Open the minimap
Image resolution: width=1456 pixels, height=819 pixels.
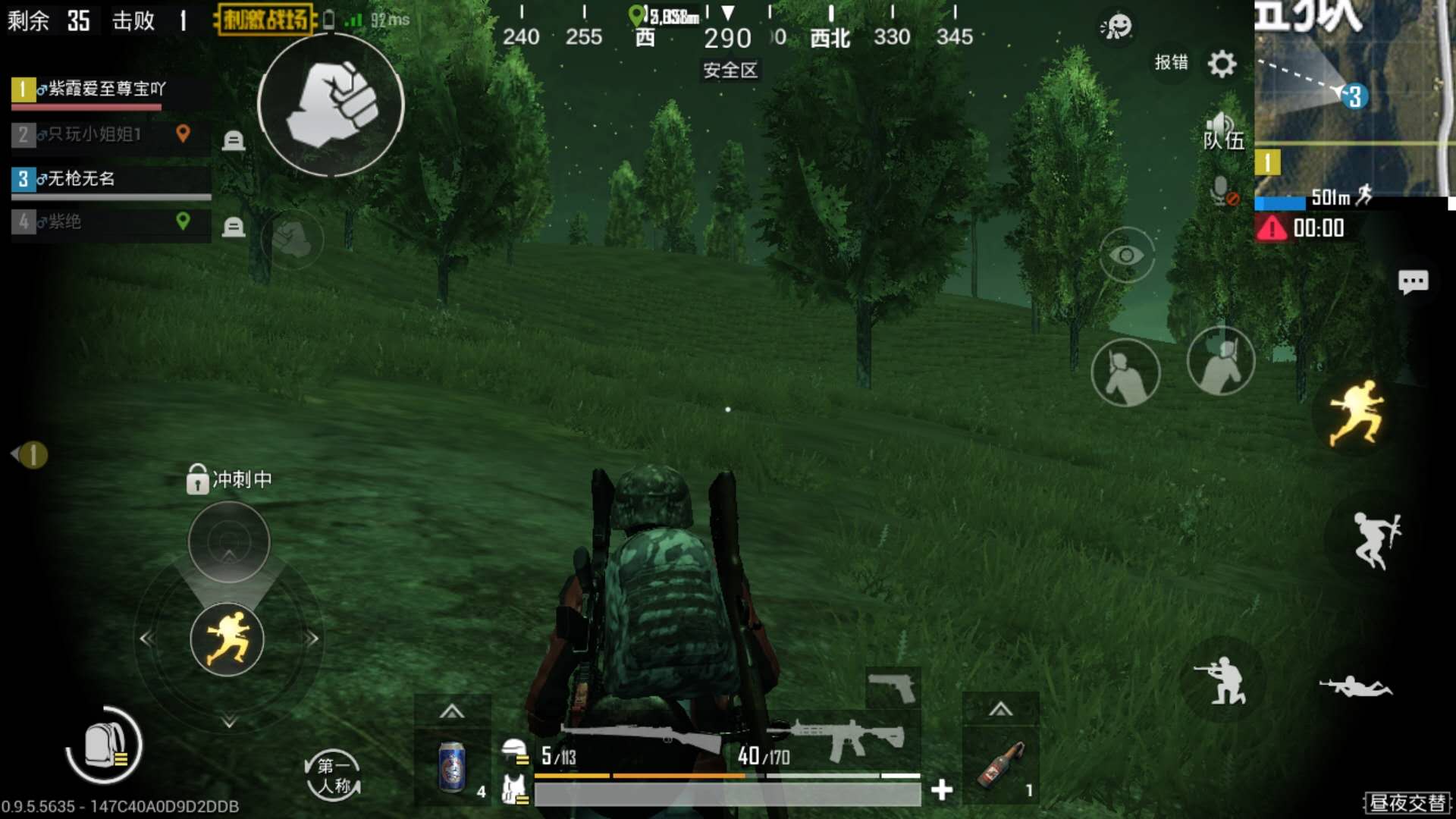pyautogui.click(x=1353, y=99)
